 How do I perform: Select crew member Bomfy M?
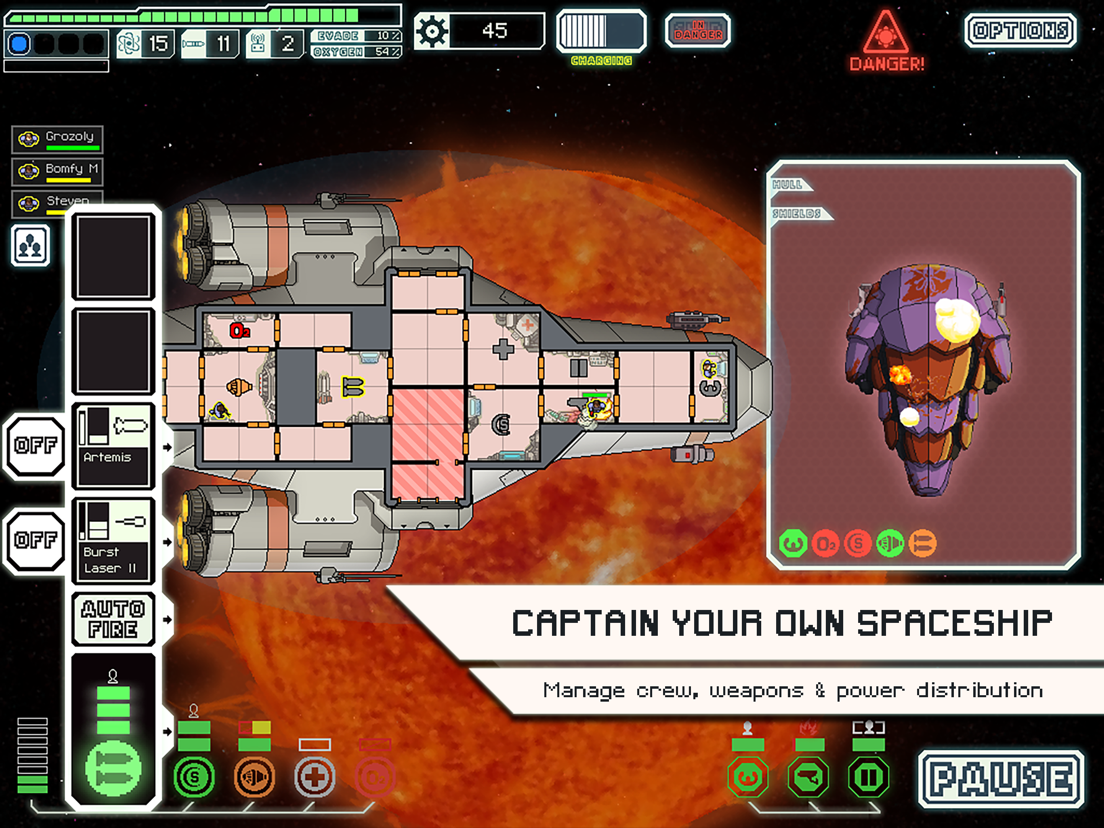pos(58,171)
